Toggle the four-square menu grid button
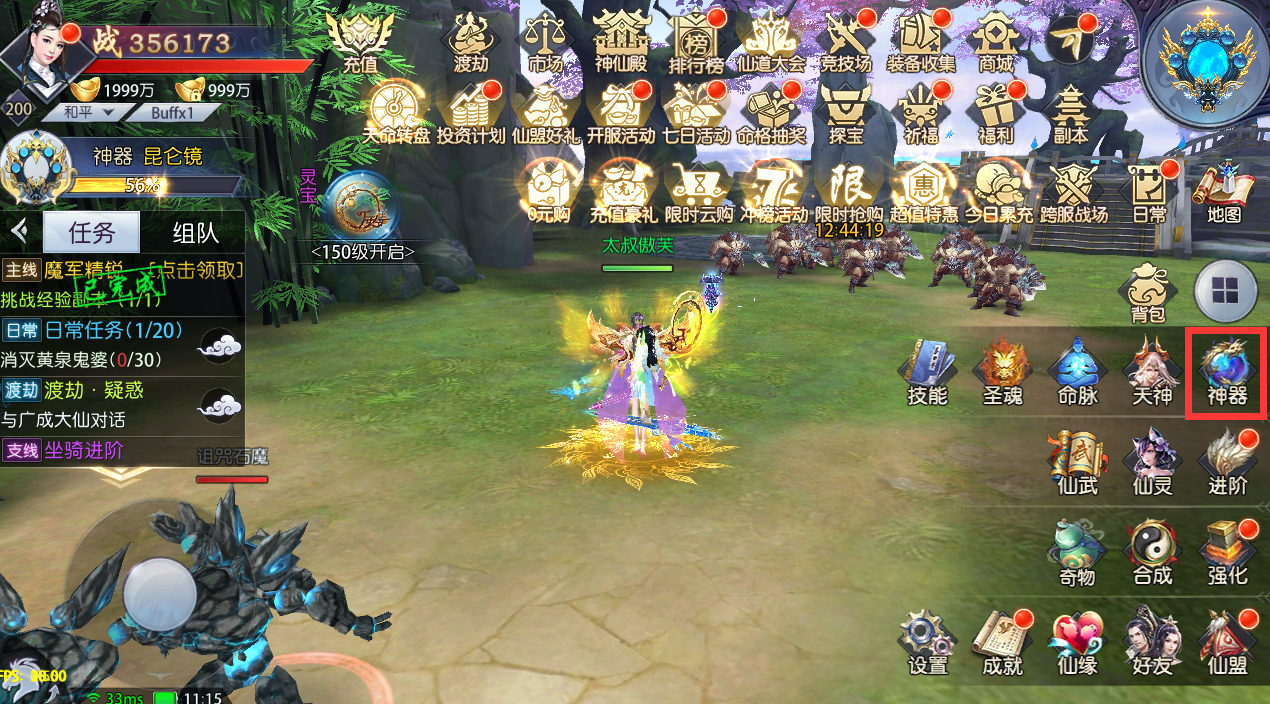The image size is (1270, 704). pos(1226,291)
